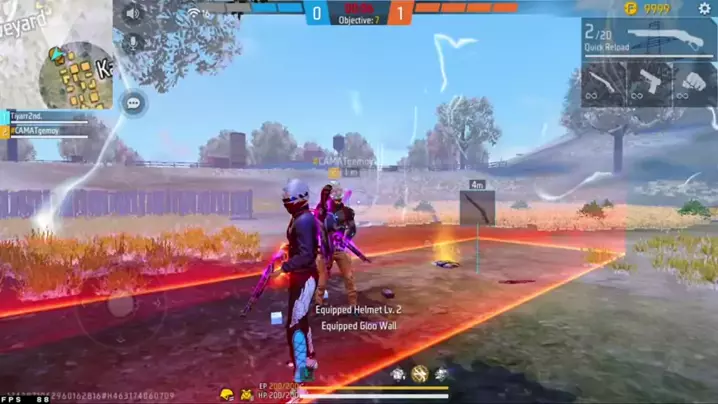Viewport: 718px width, 404px height.
Task: Toggle the speaker sound button
Action: click(x=131, y=14)
